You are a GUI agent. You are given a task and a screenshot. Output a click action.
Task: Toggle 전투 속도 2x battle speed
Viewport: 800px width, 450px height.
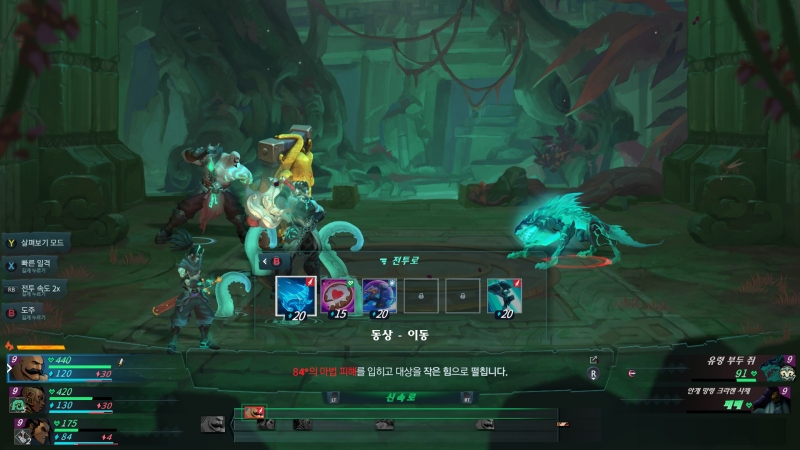[38, 288]
